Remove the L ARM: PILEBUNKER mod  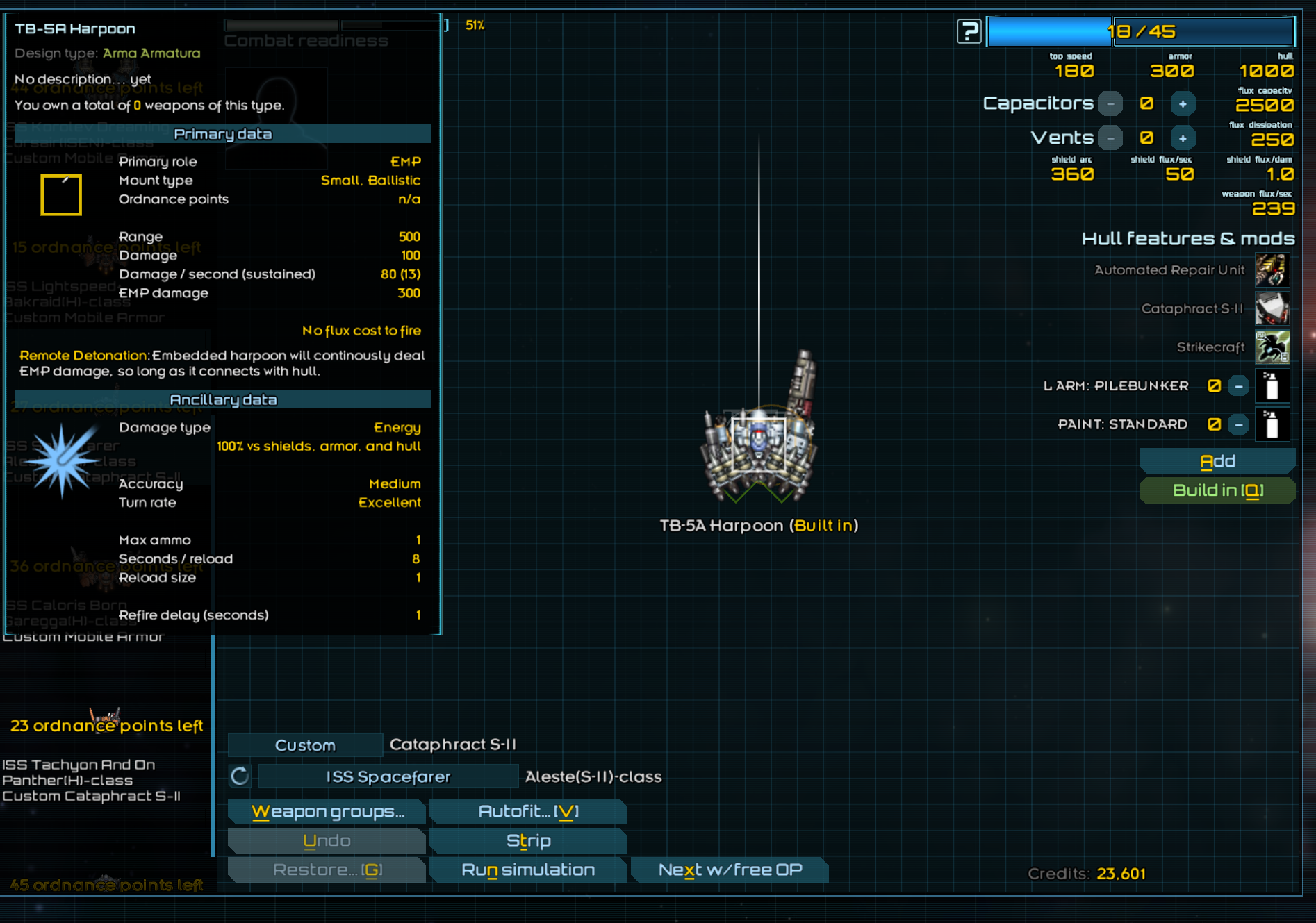coord(1238,386)
